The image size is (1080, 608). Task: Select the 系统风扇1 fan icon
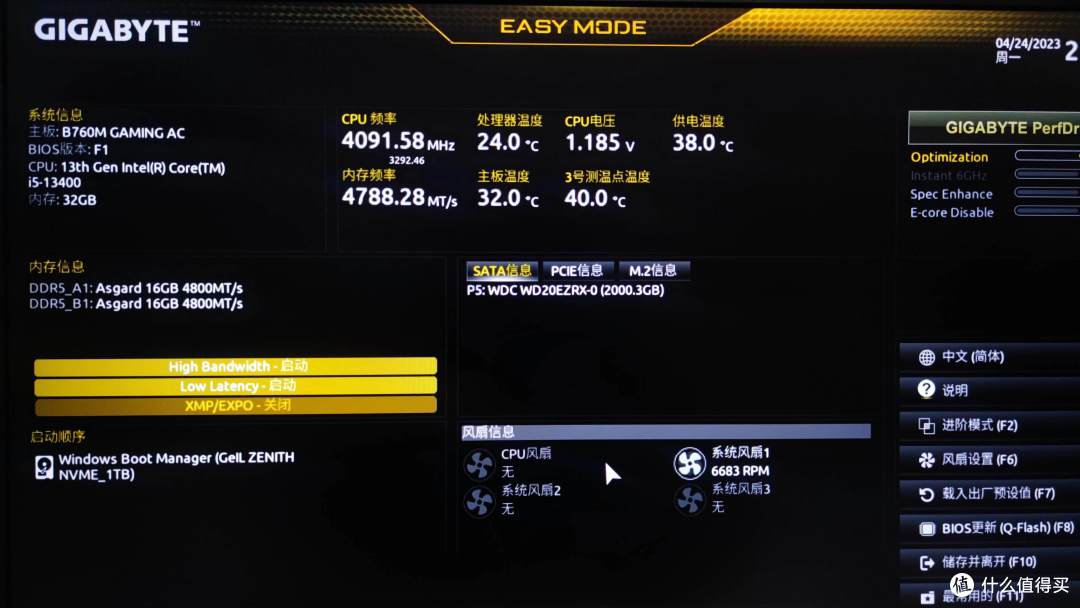tap(689, 463)
